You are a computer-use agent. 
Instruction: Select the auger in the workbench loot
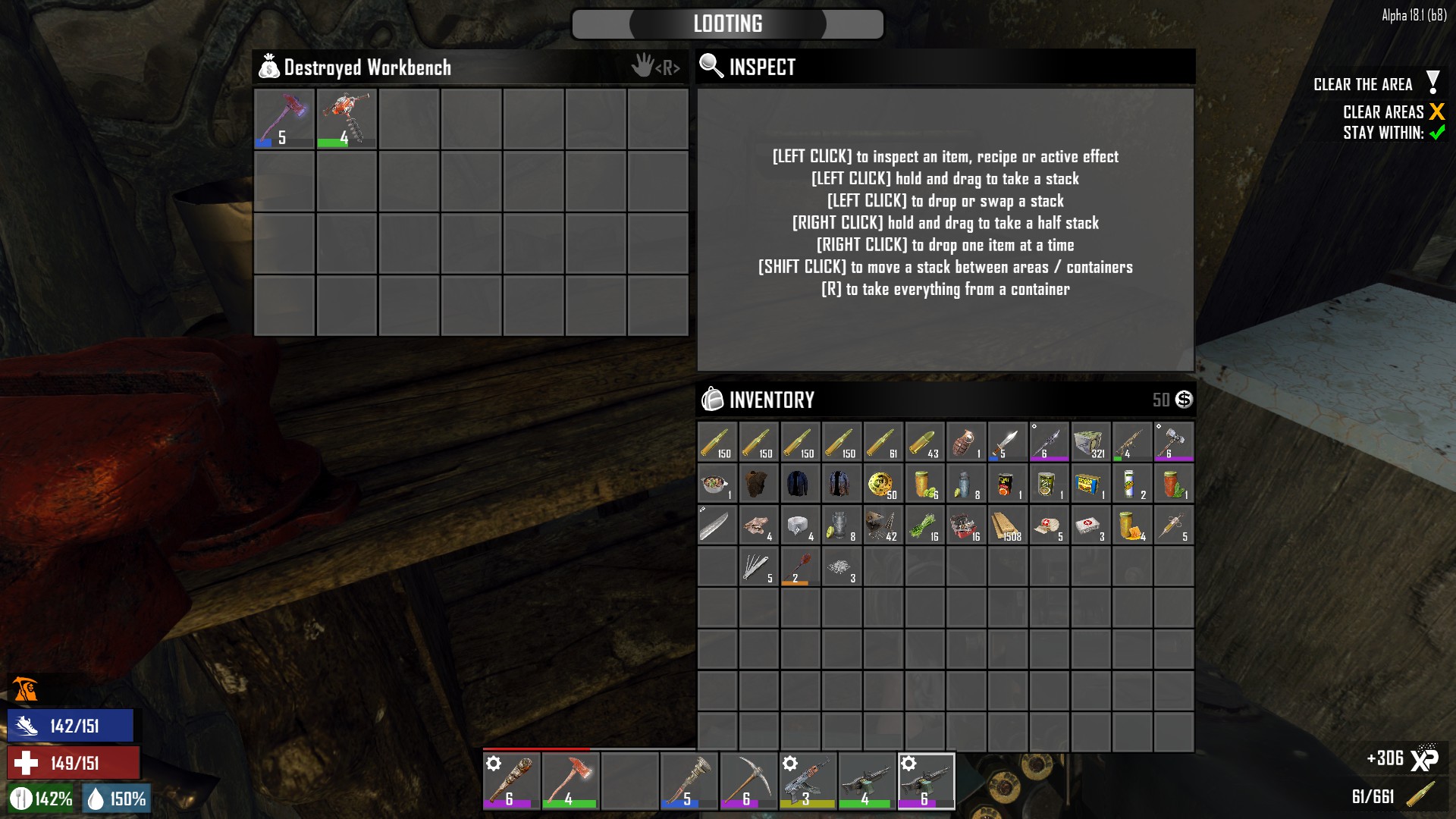click(x=347, y=118)
